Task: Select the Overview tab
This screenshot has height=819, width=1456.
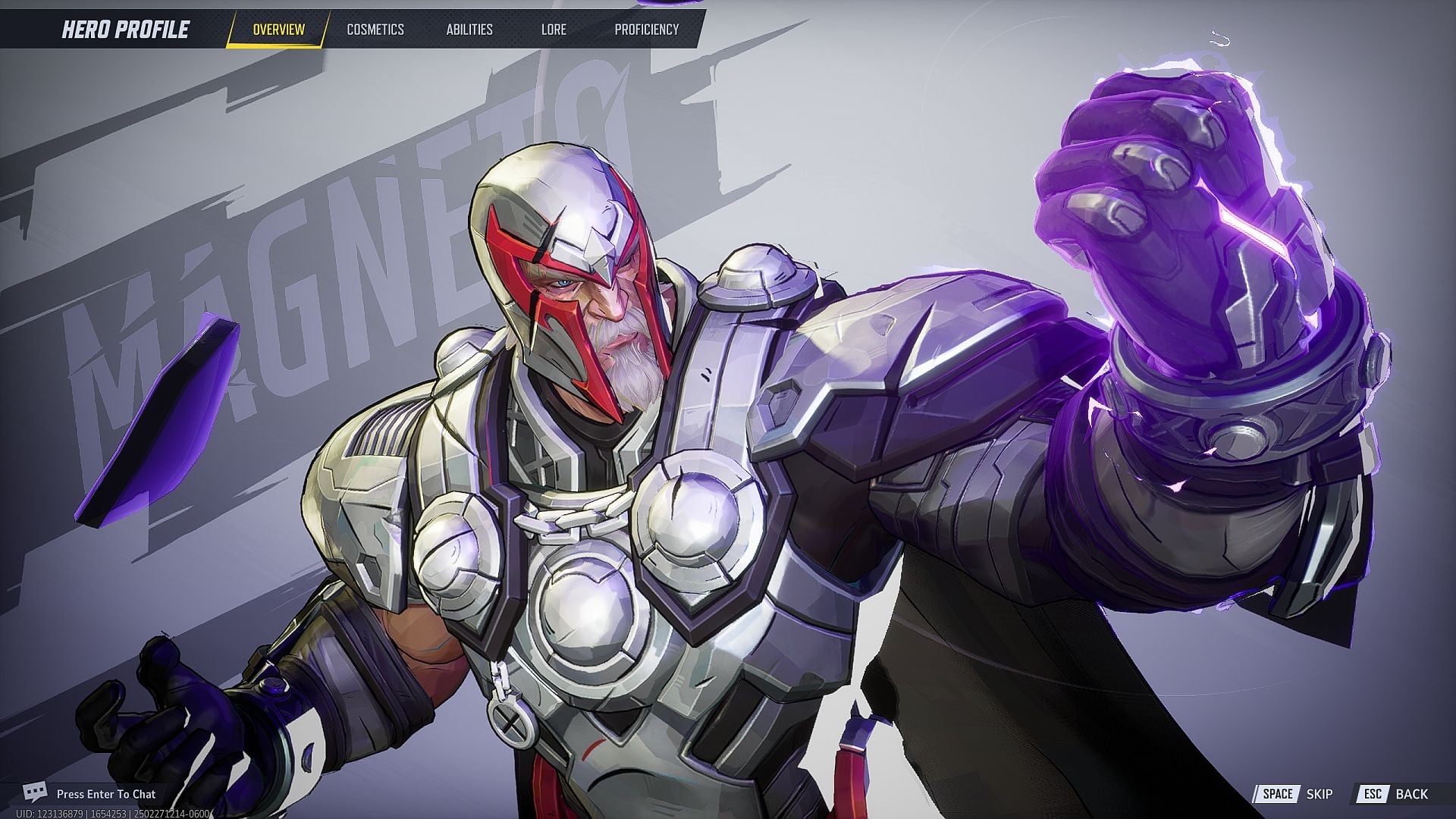Action: coord(278,30)
